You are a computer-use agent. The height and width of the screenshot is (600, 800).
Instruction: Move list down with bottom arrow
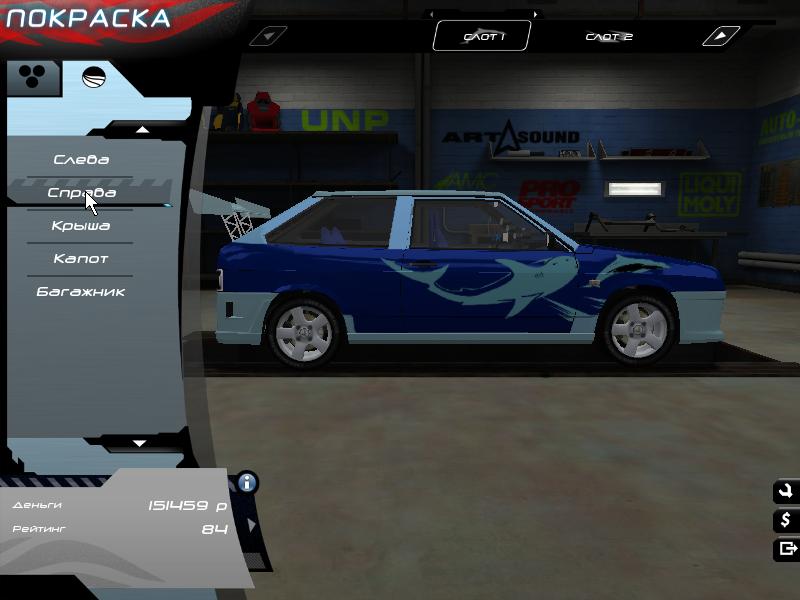(x=140, y=443)
